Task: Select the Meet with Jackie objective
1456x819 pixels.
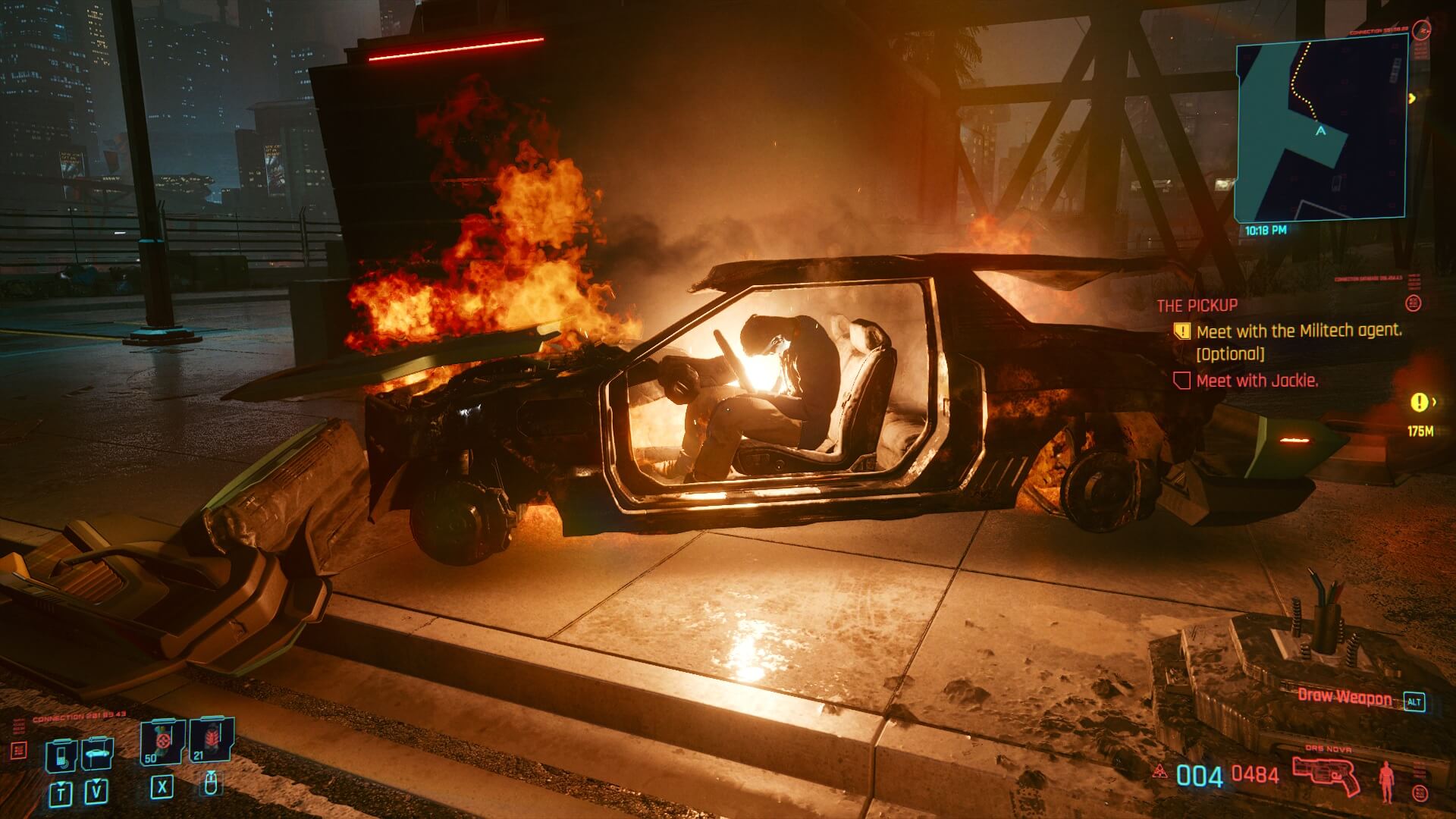Action: pyautogui.click(x=1256, y=381)
